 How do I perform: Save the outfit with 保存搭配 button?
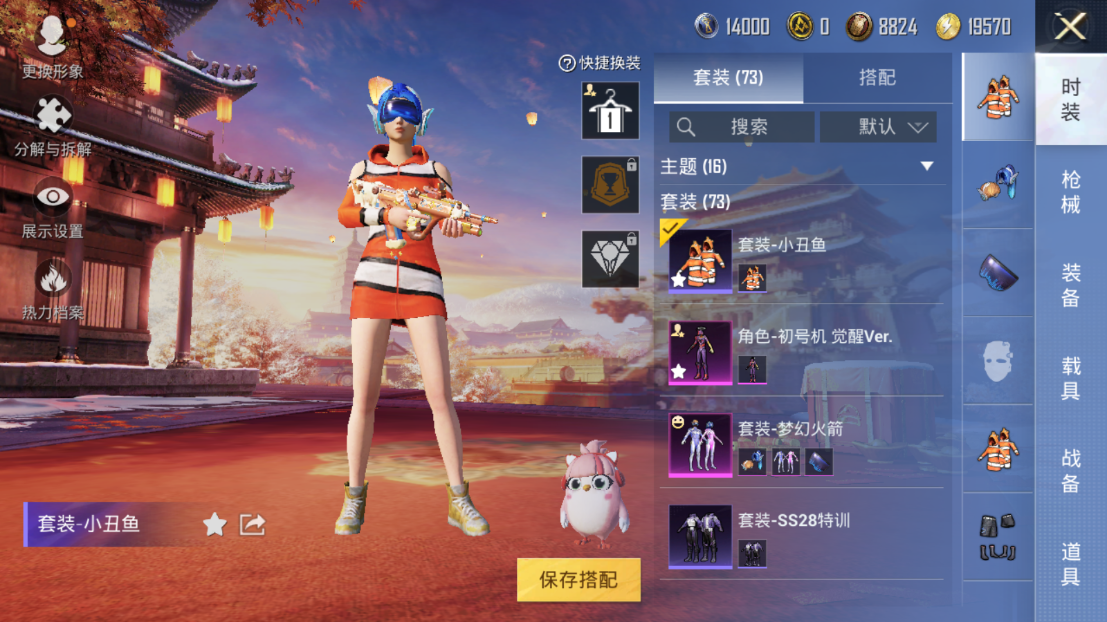578,580
